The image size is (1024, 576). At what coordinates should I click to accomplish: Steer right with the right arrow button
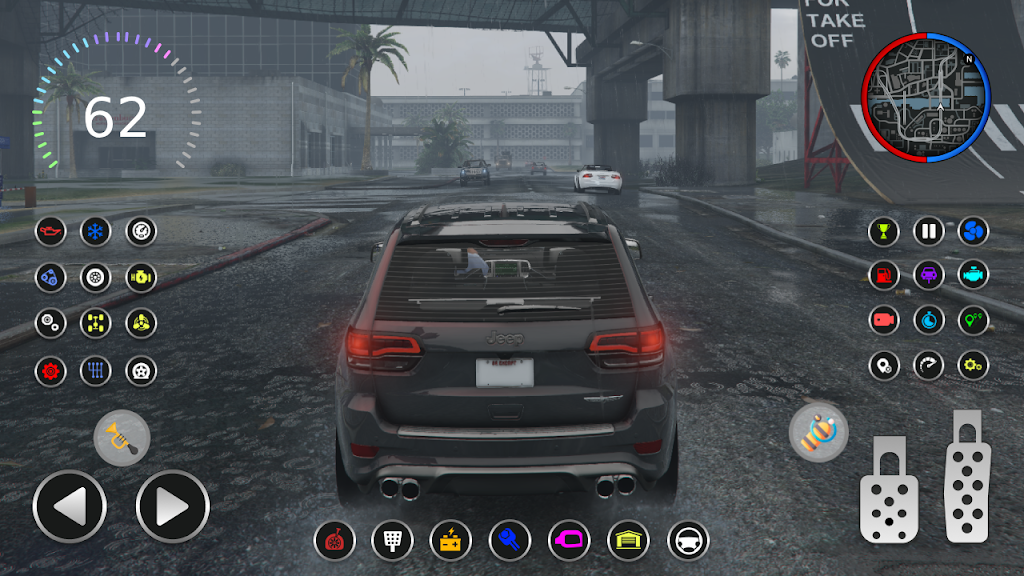tap(172, 507)
